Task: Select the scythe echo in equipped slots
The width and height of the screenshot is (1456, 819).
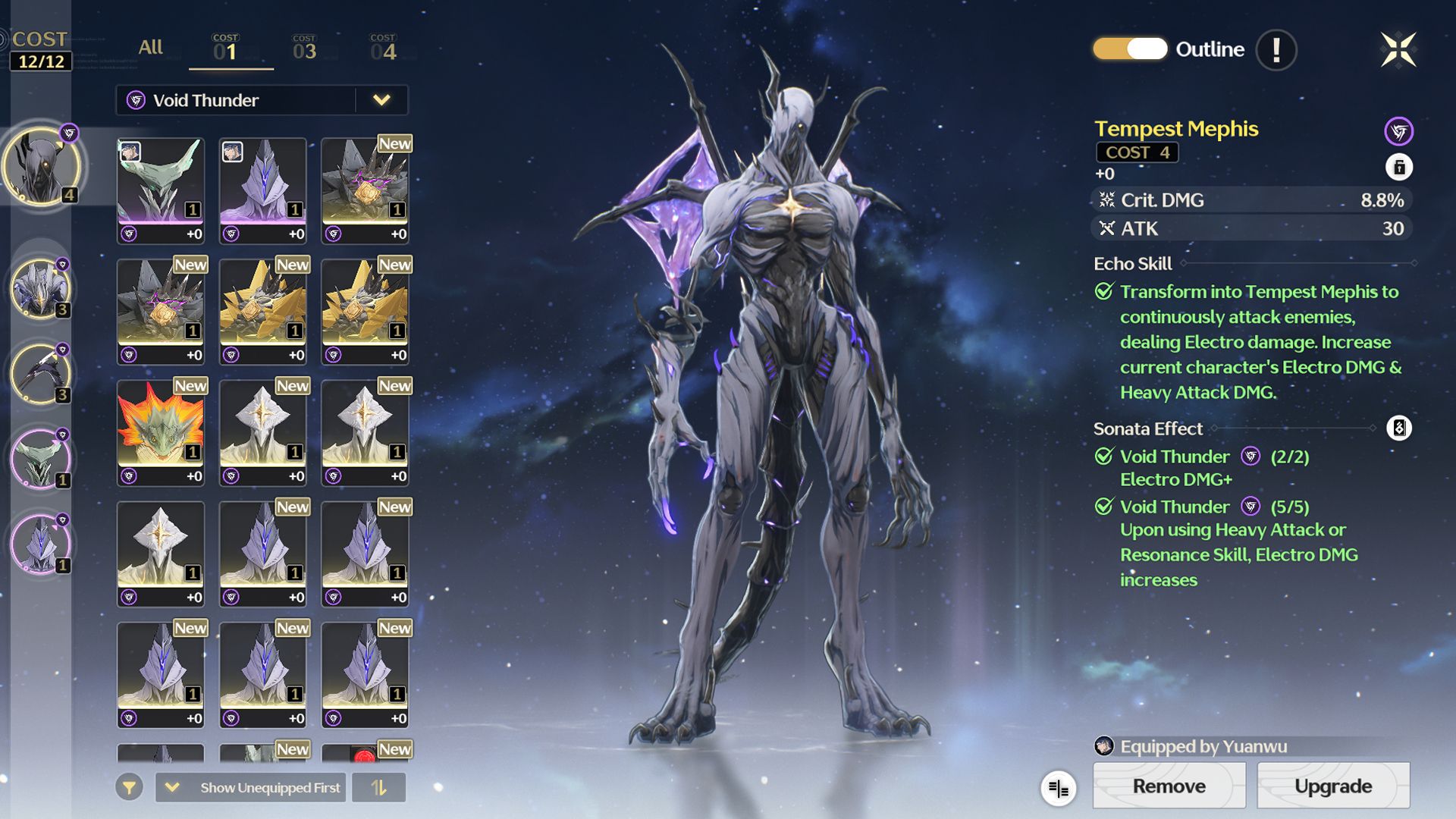Action: (41, 374)
